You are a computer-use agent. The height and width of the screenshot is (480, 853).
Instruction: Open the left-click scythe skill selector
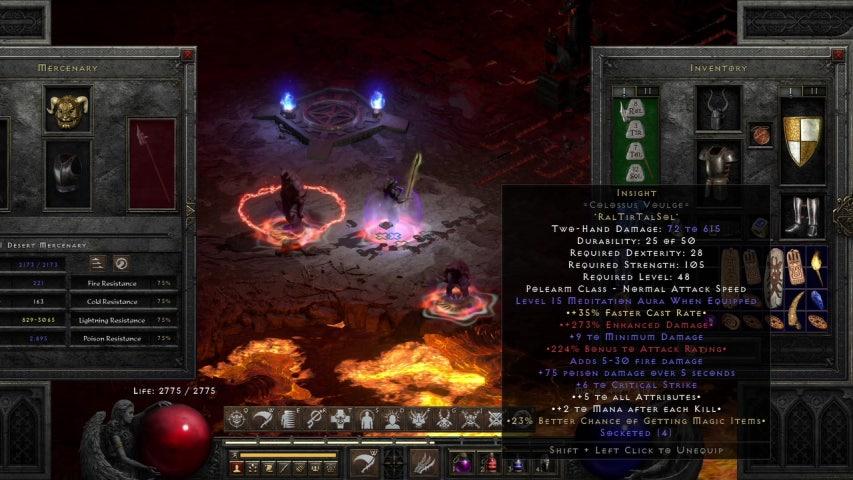point(364,463)
